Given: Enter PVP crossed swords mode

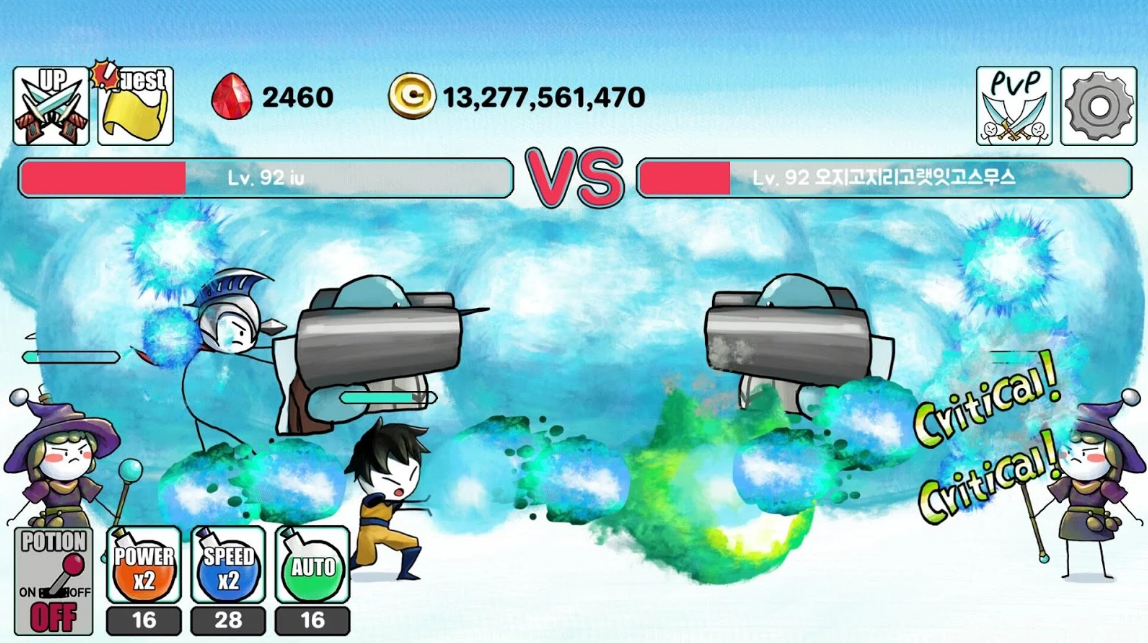Looking at the screenshot, I should coord(1014,106).
